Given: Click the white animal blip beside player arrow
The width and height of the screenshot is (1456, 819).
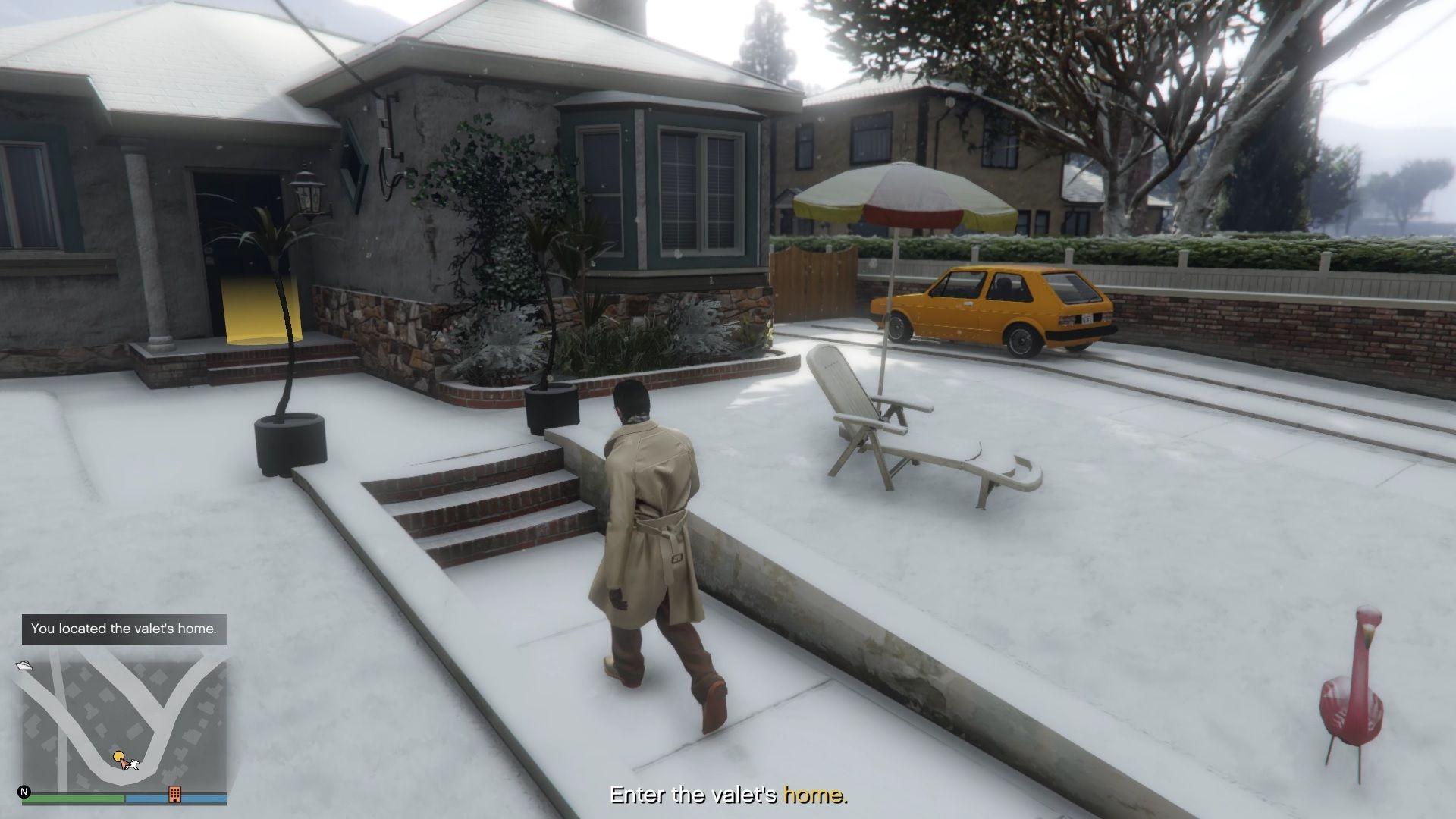Looking at the screenshot, I should click(x=134, y=765).
